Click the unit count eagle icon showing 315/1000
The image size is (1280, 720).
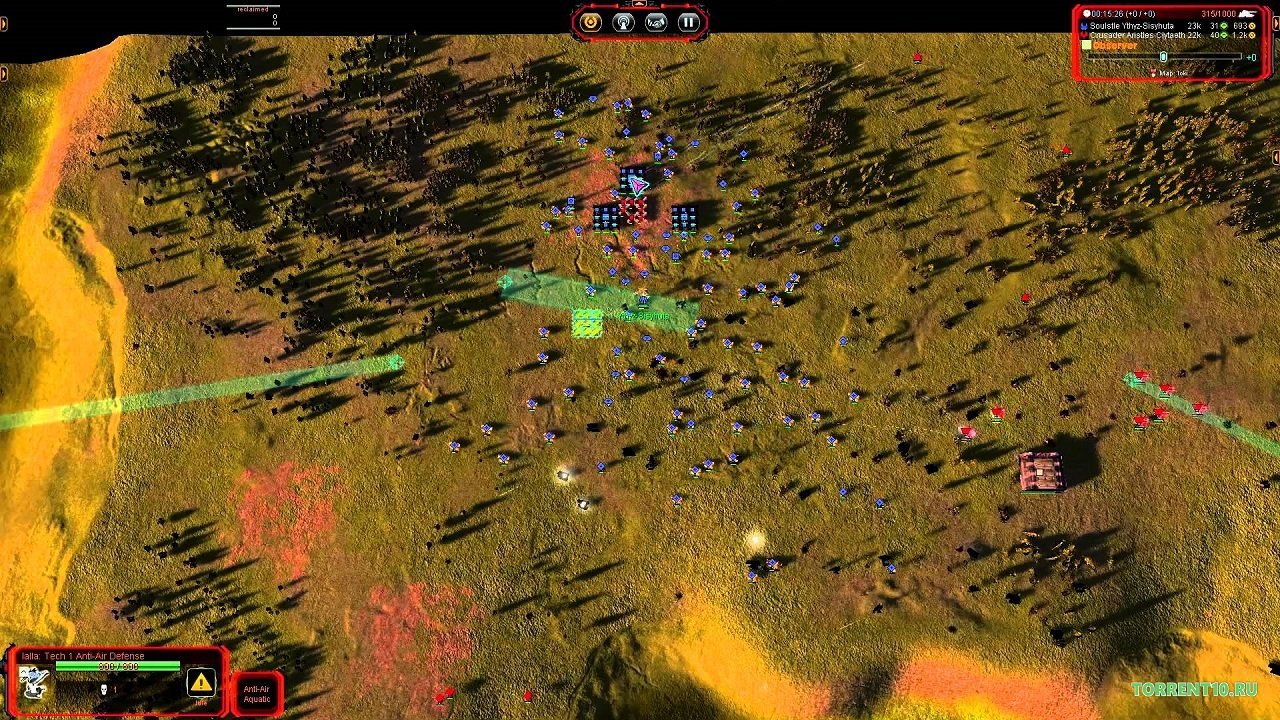click(1248, 13)
